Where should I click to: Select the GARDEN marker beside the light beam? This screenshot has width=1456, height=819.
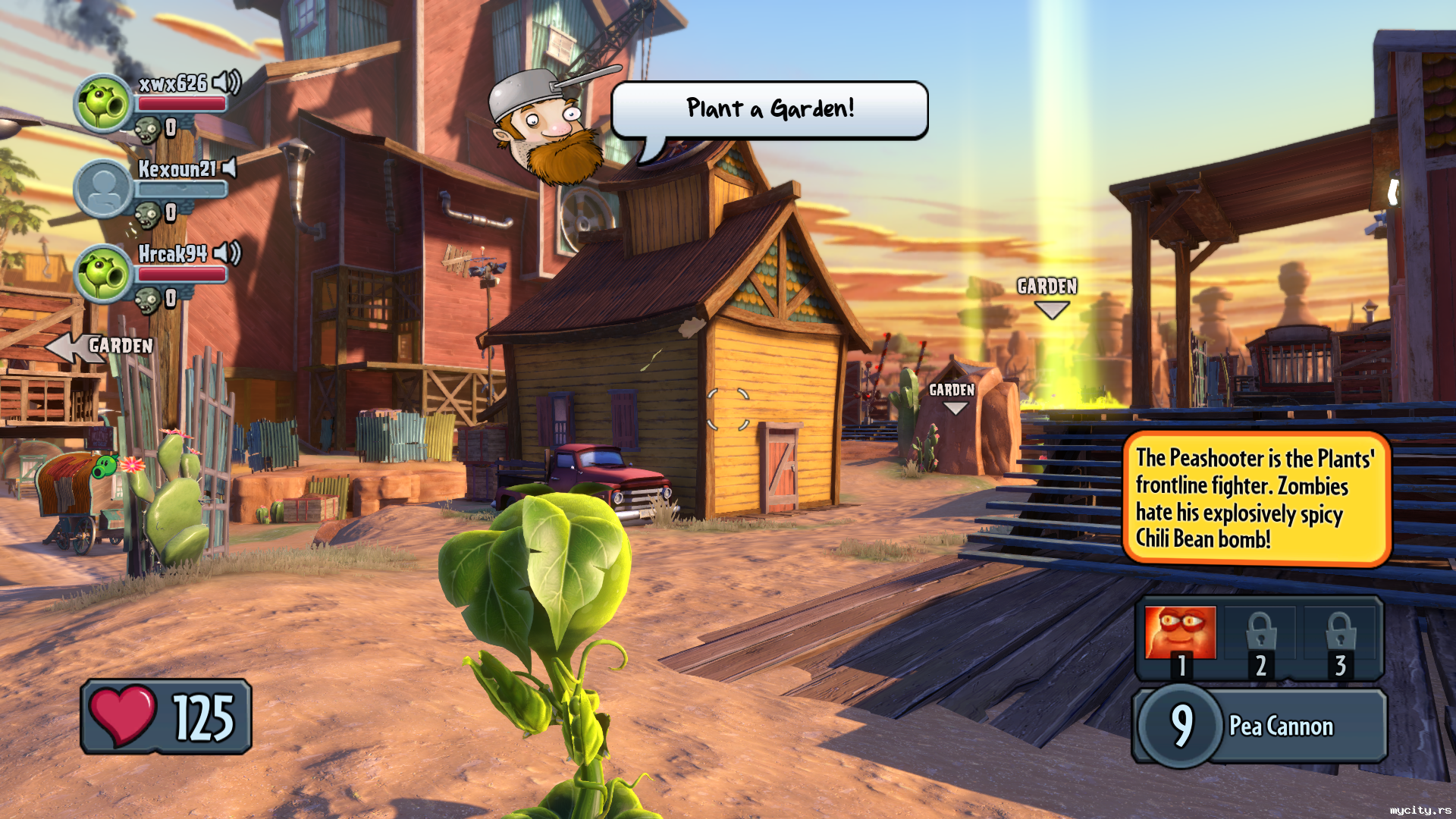[1048, 295]
